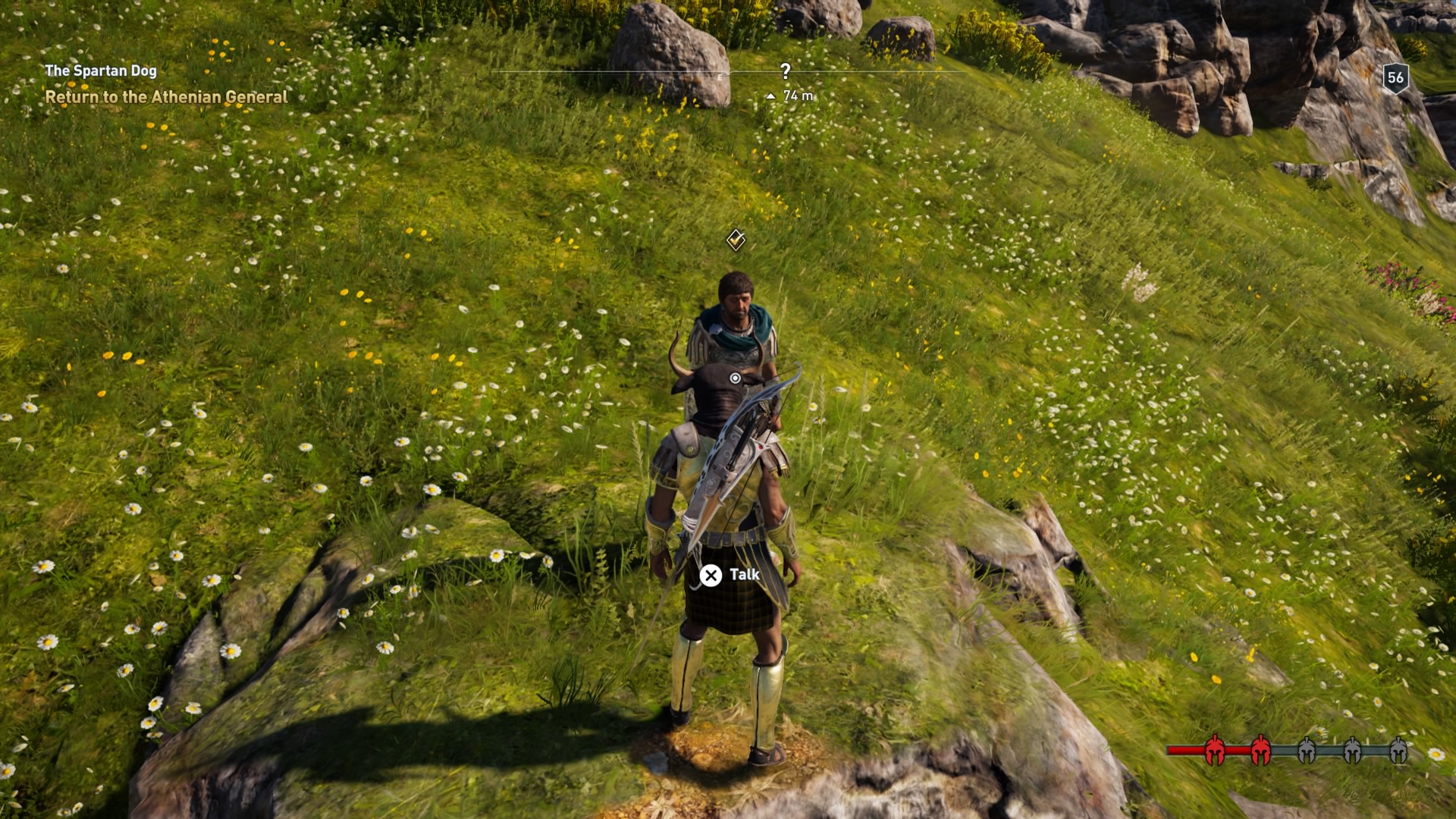Screen dimensions: 1456x819
Task: Click the unknown location "?" marker on compass
Action: coord(784,71)
